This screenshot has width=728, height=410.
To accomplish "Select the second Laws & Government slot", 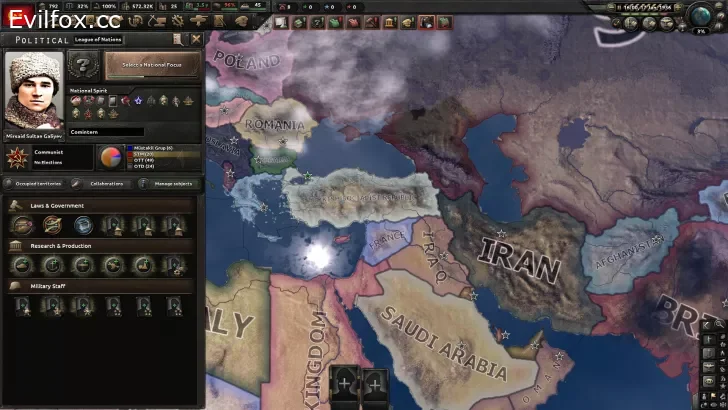I will click(52, 225).
